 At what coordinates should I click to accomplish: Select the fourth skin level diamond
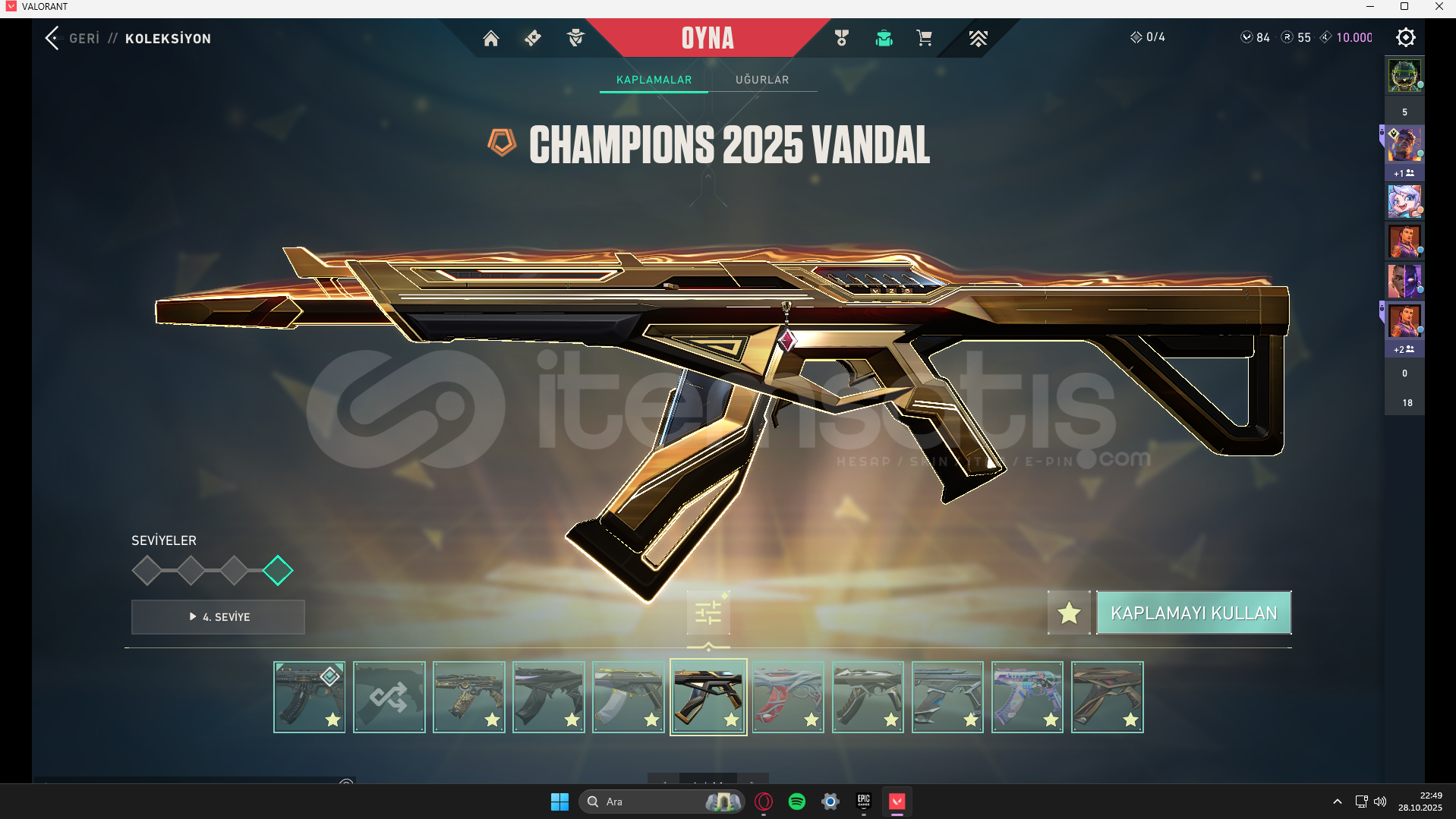click(278, 570)
